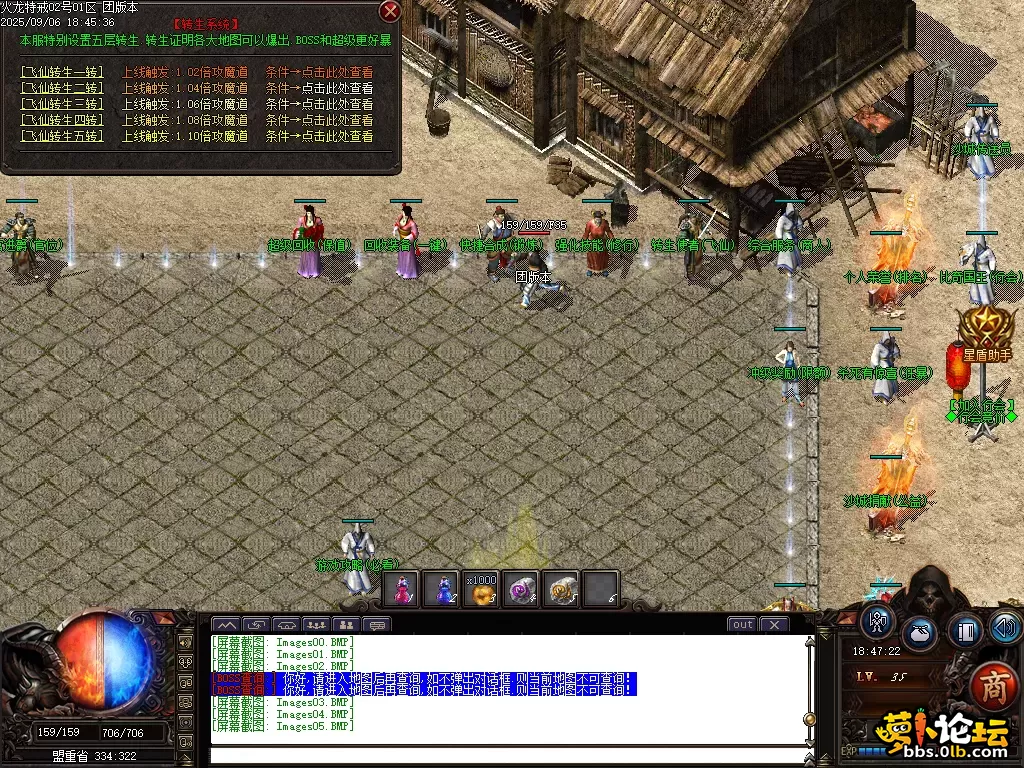Viewport: 1024px width, 768px height.
Task: Use the red potion in hotbar slot 1
Action: pyautogui.click(x=401, y=589)
